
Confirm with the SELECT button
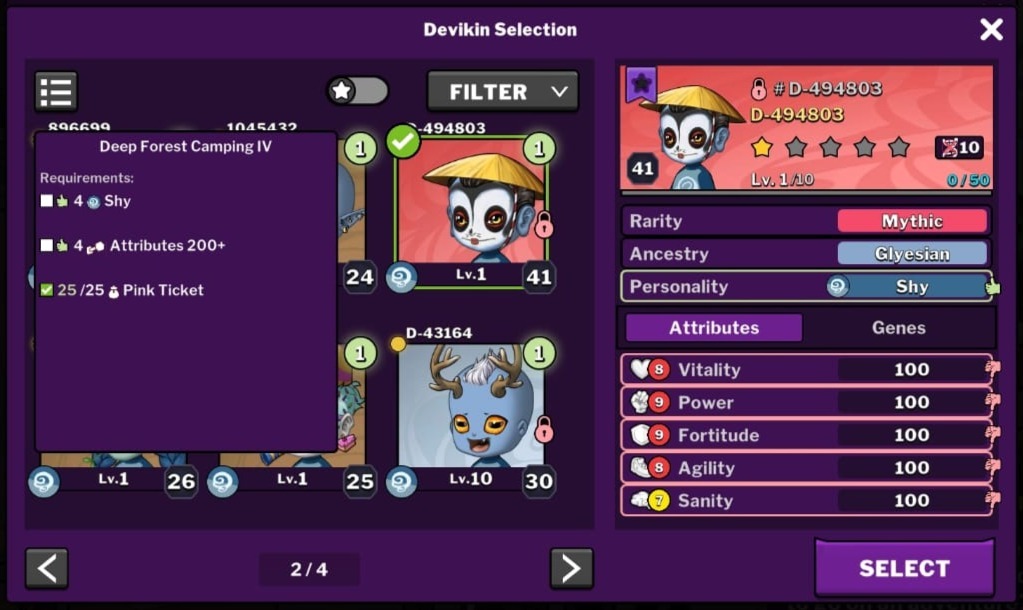[904, 568]
